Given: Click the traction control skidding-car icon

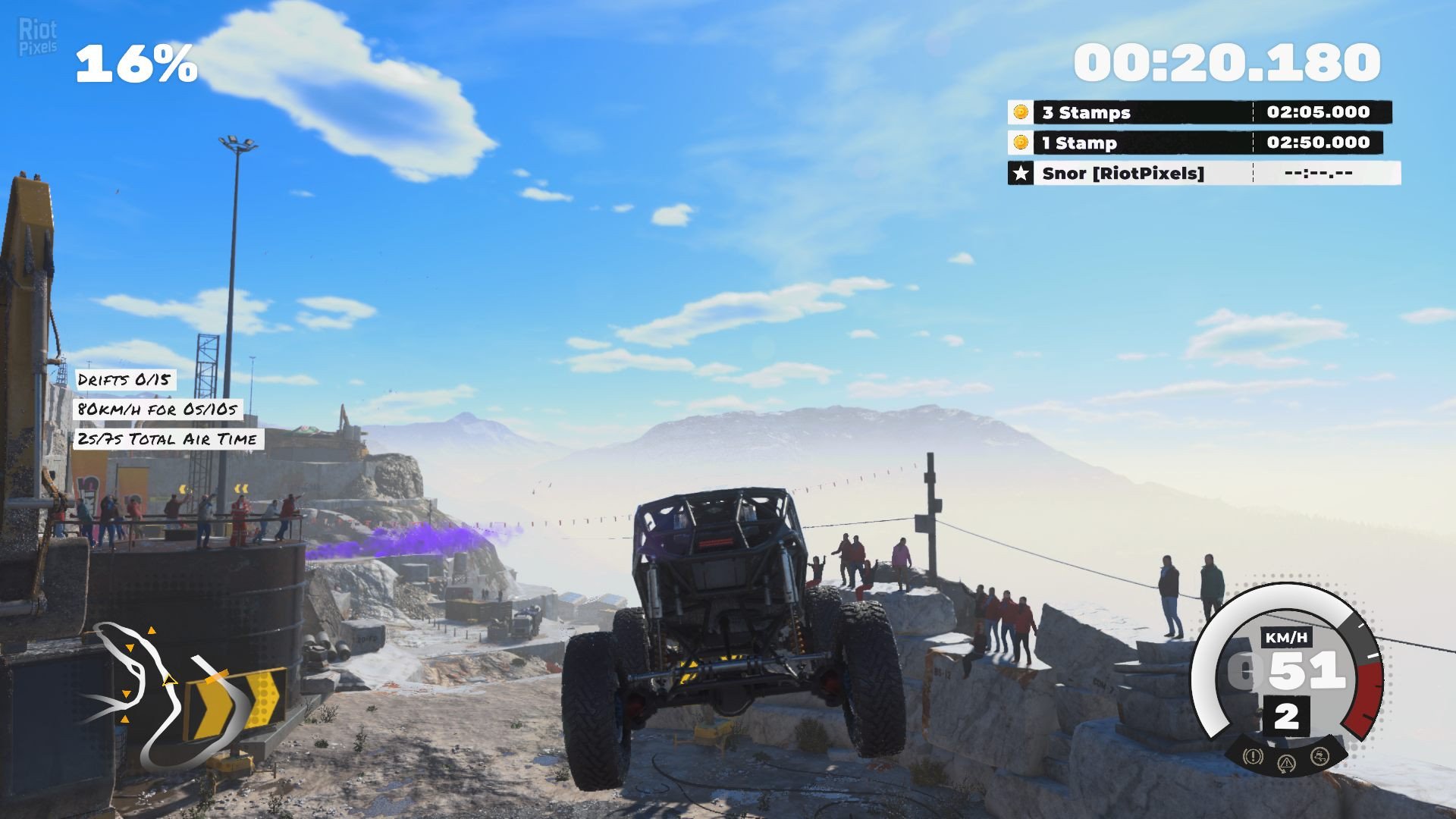Looking at the screenshot, I should (1320, 756).
